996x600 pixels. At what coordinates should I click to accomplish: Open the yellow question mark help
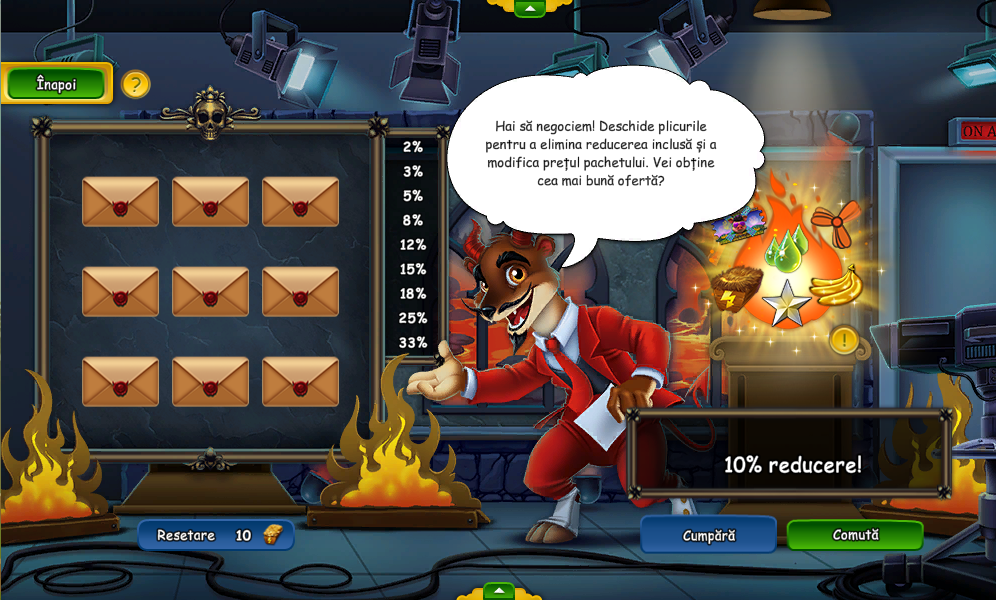coord(136,84)
